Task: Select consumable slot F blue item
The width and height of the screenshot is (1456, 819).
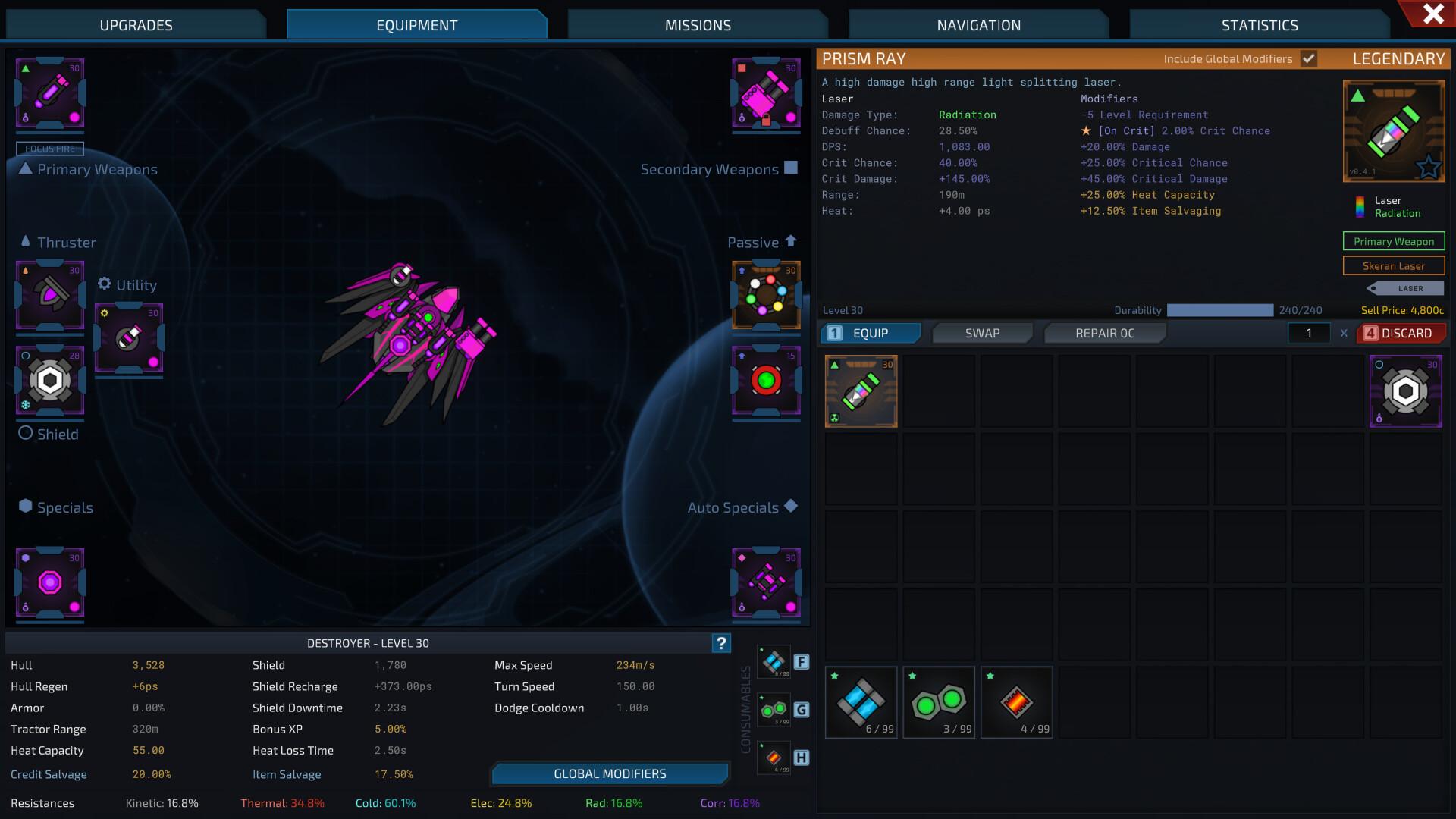Action: 774,661
